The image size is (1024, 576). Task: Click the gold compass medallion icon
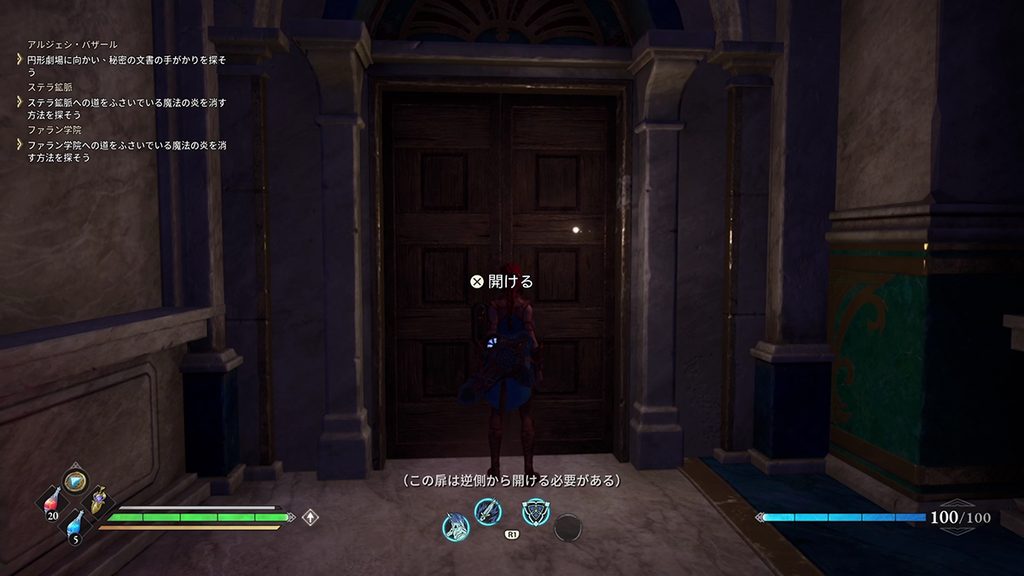click(74, 481)
